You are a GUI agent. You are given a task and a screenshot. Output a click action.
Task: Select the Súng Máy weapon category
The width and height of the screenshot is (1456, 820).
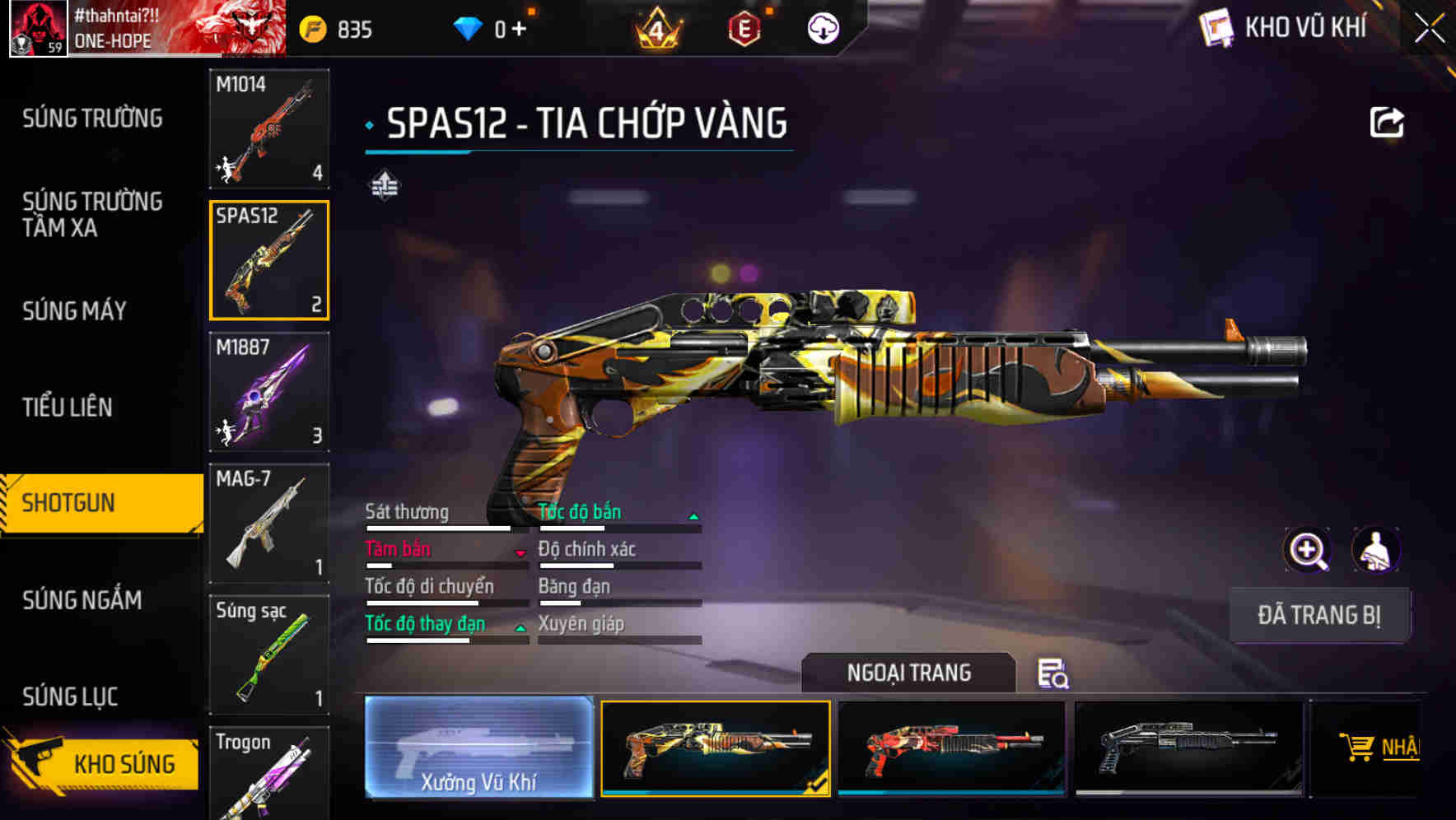[74, 310]
